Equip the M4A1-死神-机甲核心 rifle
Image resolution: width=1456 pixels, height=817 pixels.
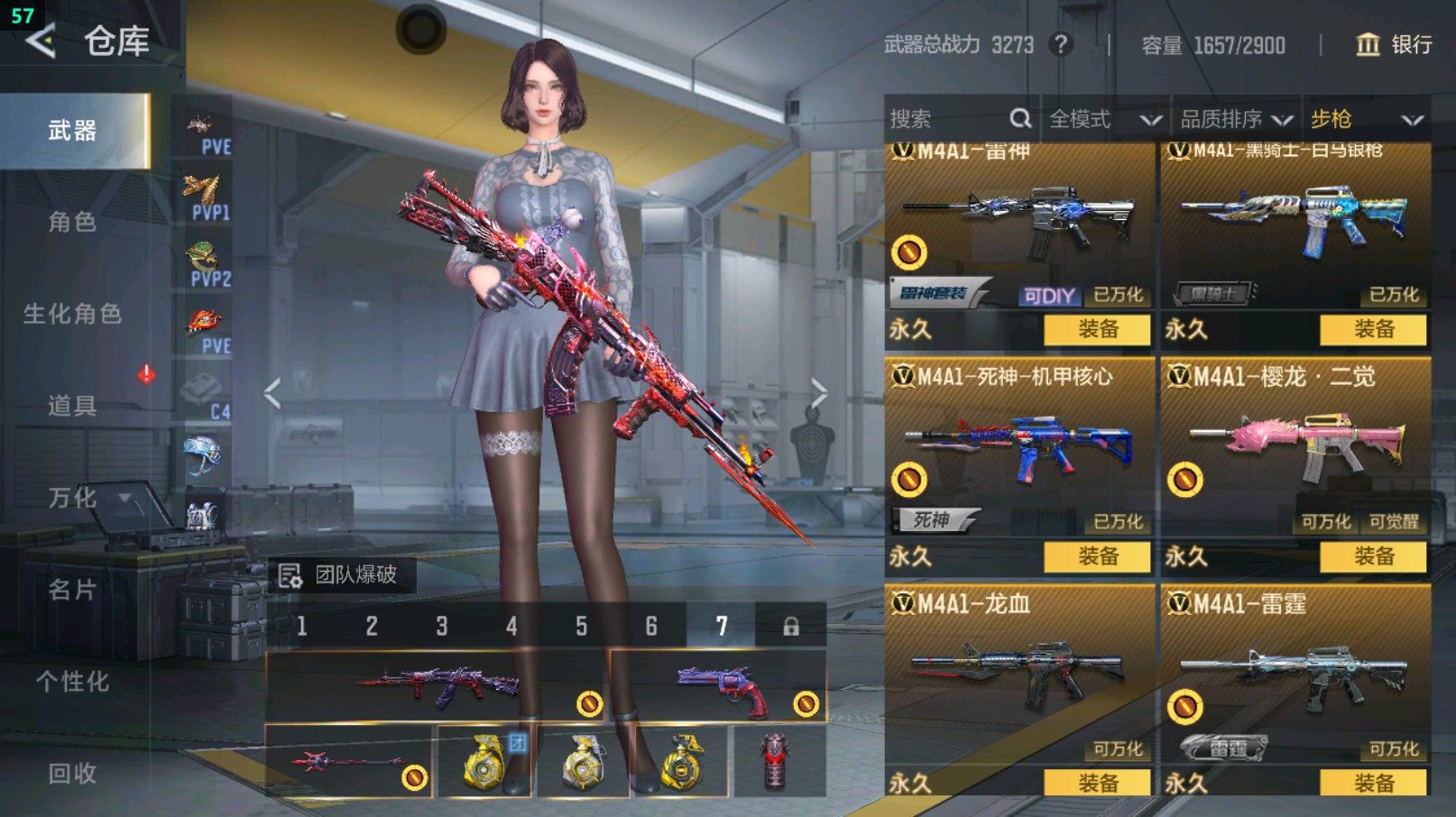[x=1097, y=556]
